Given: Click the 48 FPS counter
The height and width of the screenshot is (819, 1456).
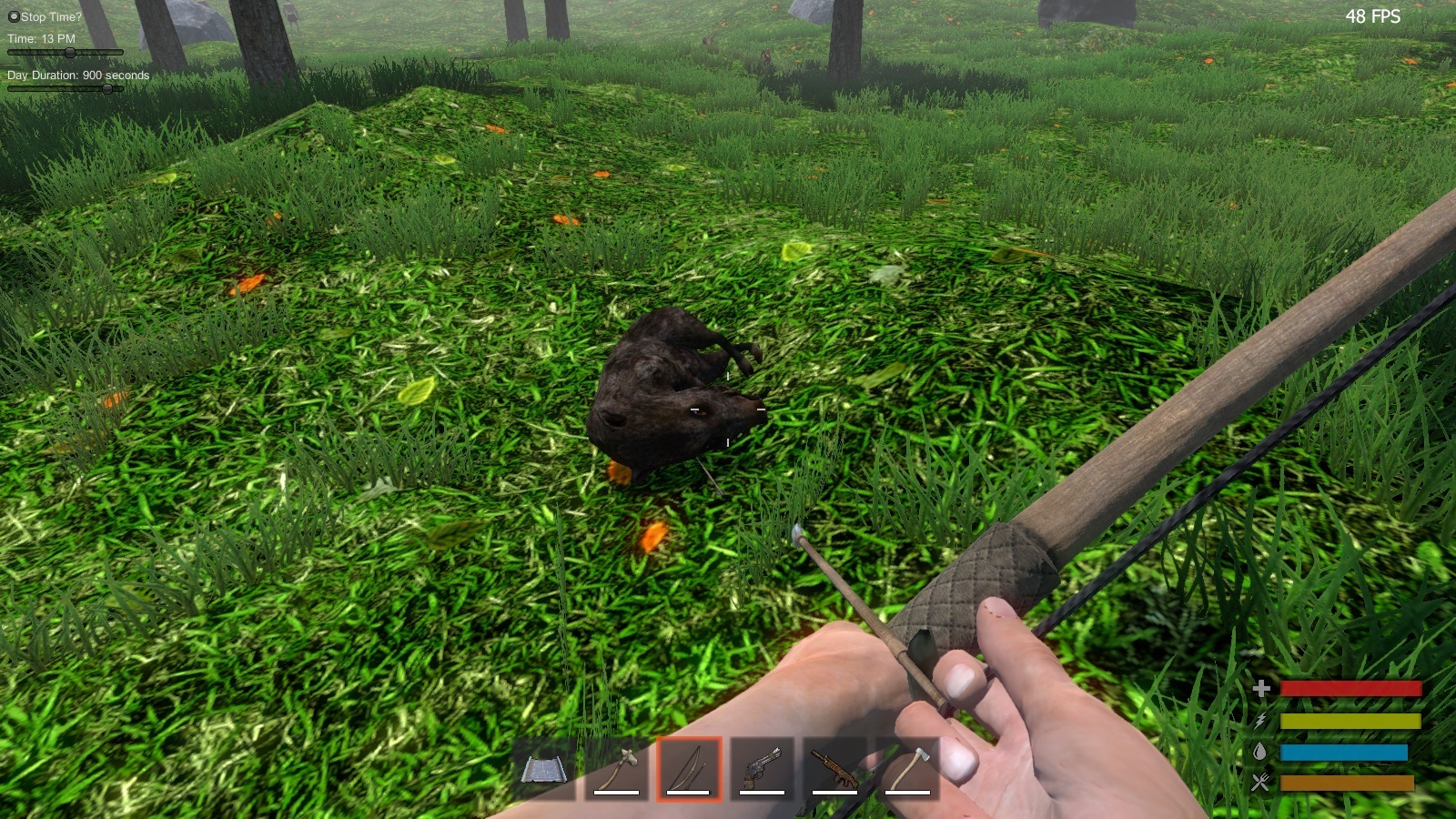Looking at the screenshot, I should [1372, 15].
